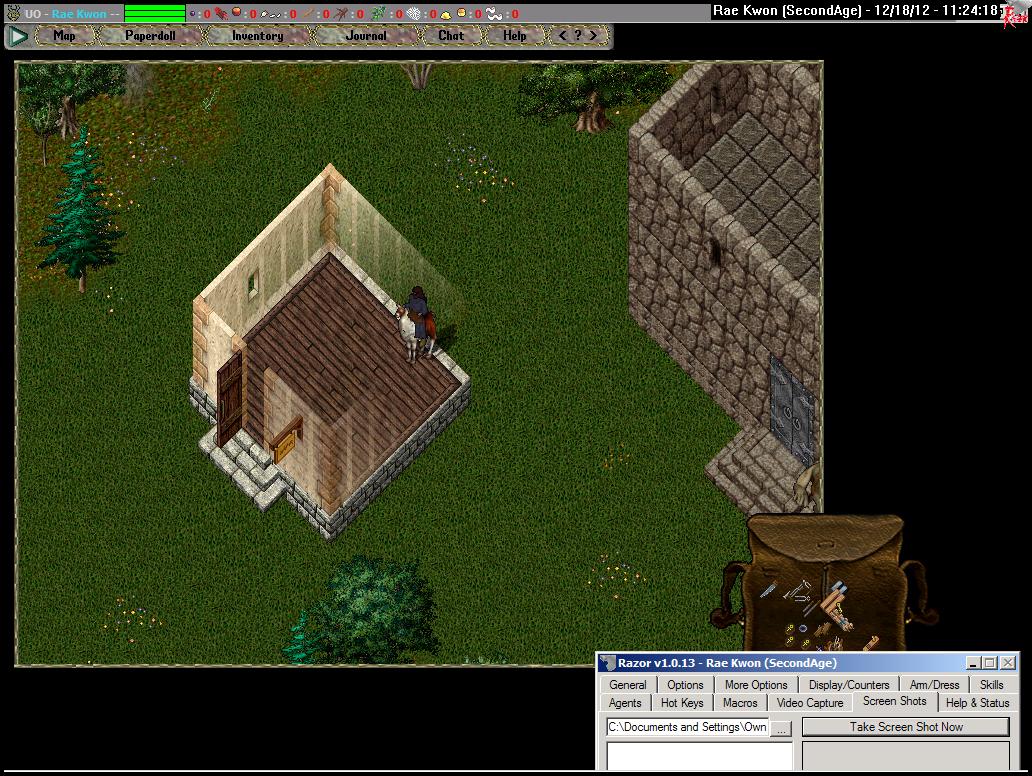The image size is (1032, 776).
Task: Click the green arrow menu bar toggle
Action: point(18,36)
